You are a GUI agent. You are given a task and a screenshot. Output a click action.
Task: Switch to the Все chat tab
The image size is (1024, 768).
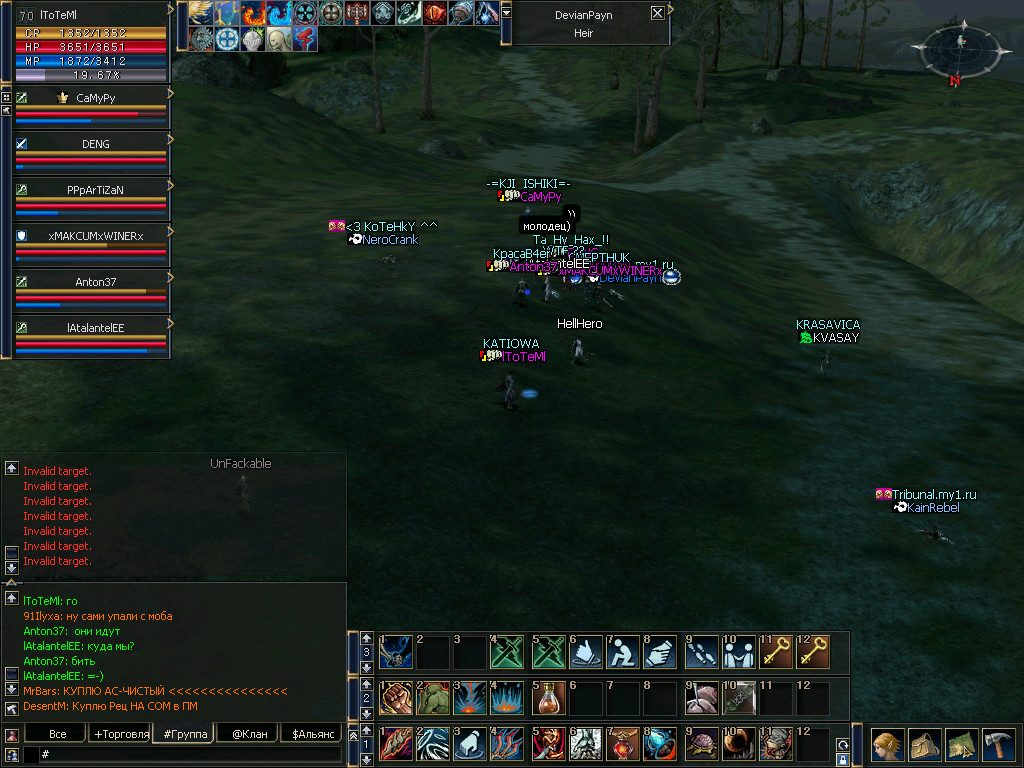tap(58, 734)
